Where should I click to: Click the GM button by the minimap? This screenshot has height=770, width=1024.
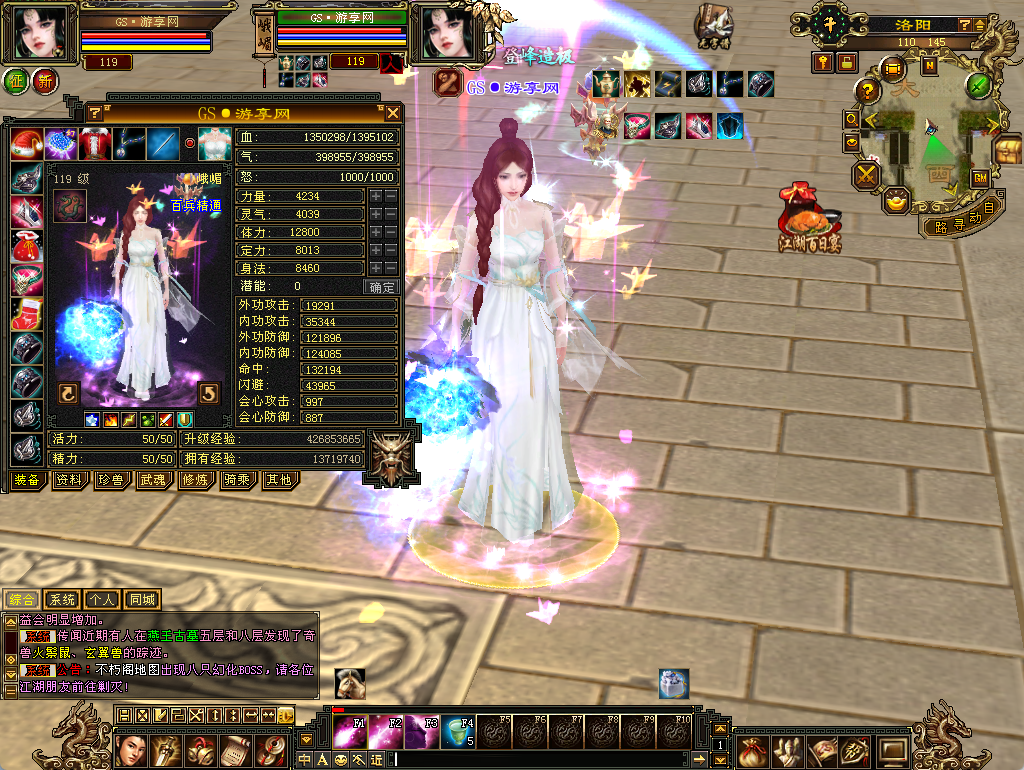[980, 178]
